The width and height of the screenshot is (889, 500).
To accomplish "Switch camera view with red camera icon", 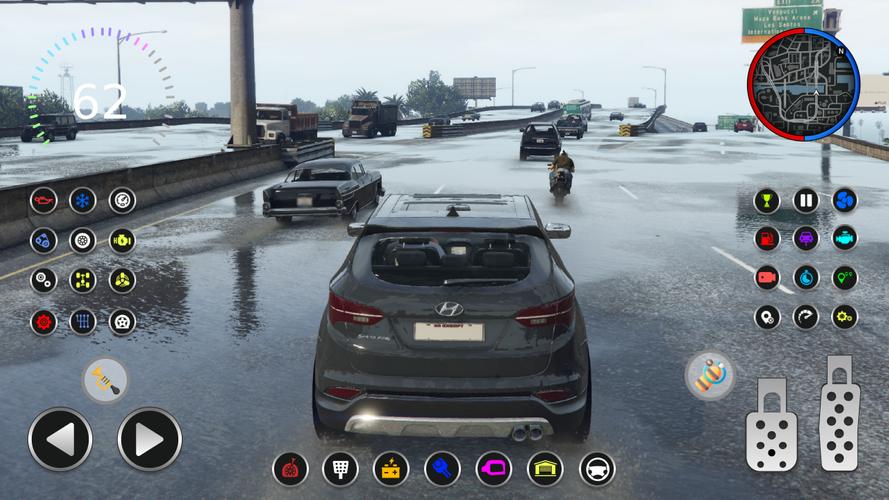I will pos(767,278).
